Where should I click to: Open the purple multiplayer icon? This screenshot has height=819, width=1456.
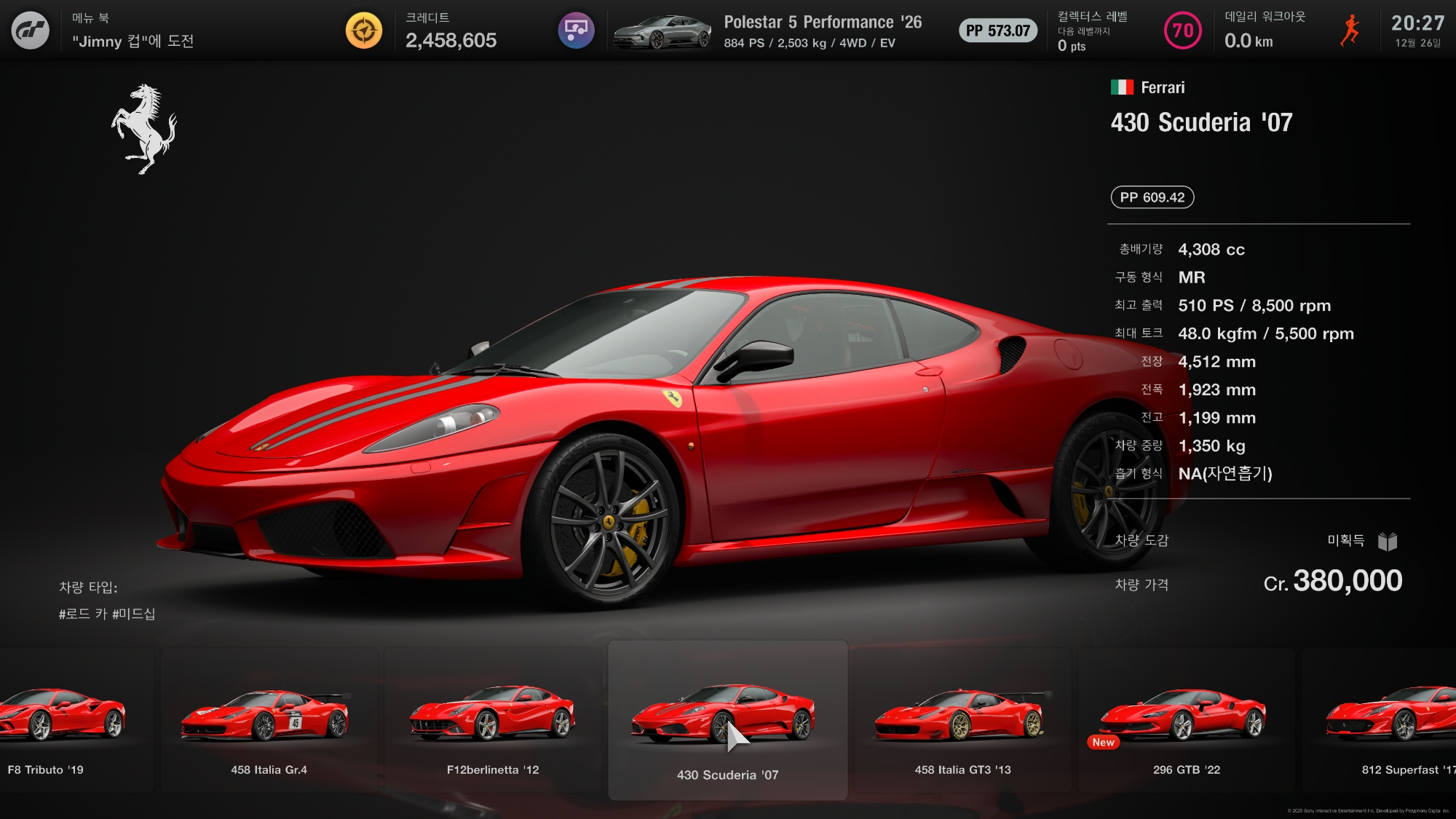576,31
